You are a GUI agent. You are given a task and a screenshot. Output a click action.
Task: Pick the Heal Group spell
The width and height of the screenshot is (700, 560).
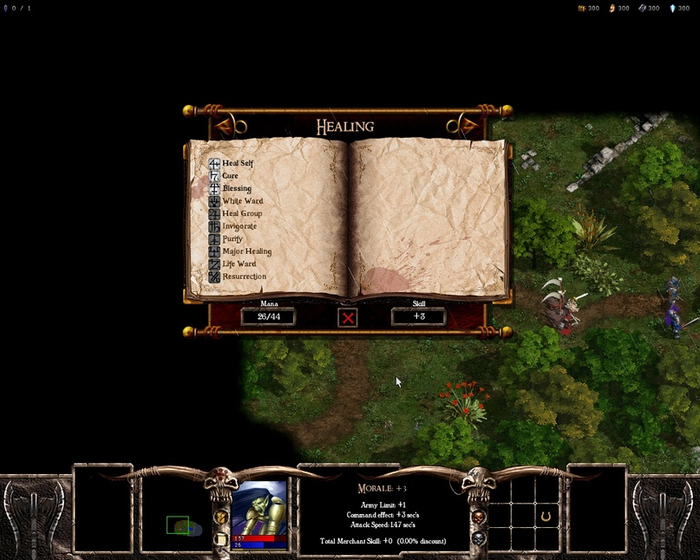(241, 213)
